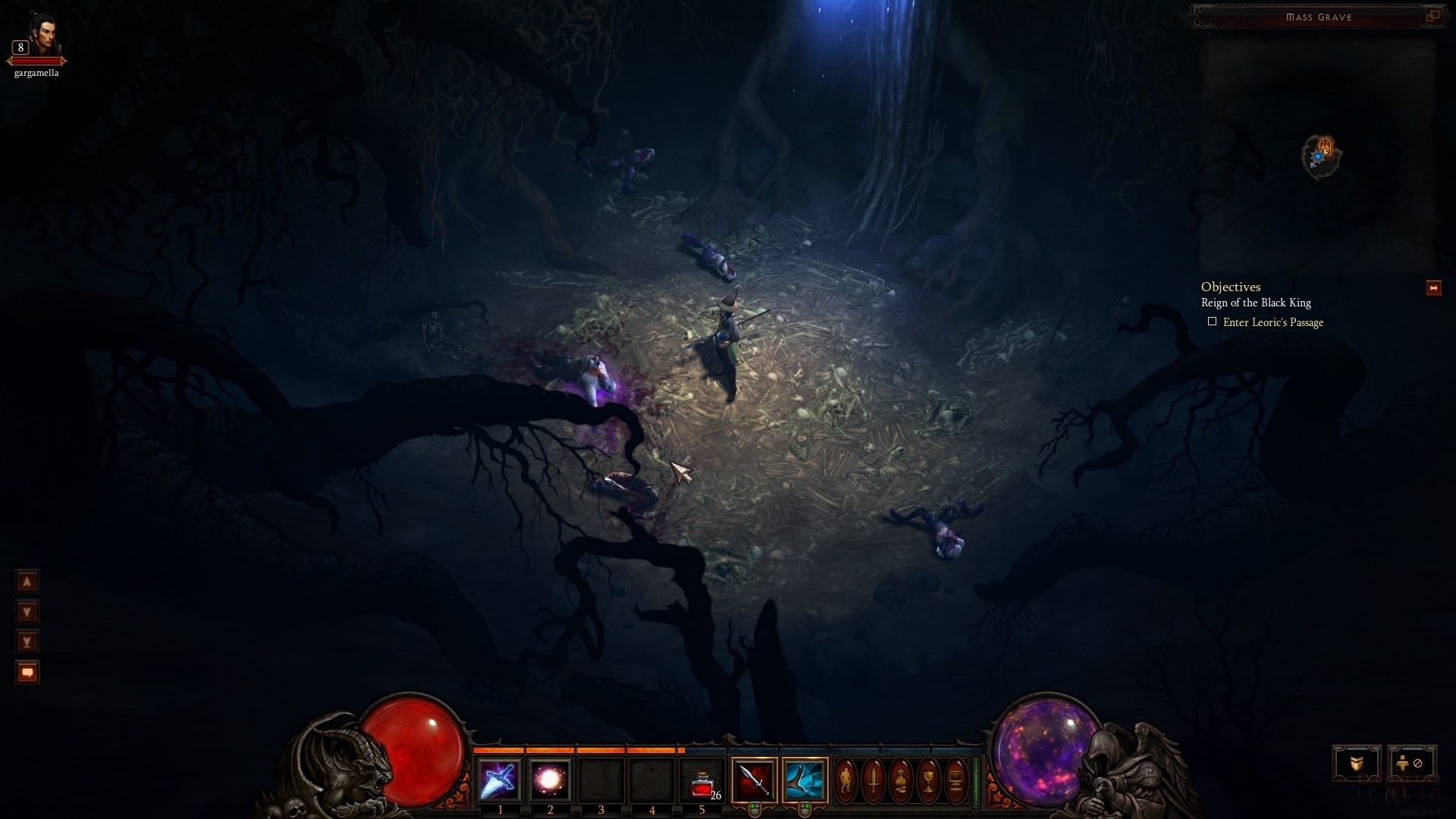Click the minimap dungeon entrance marker
The height and width of the screenshot is (819, 1456).
pos(1326,146)
